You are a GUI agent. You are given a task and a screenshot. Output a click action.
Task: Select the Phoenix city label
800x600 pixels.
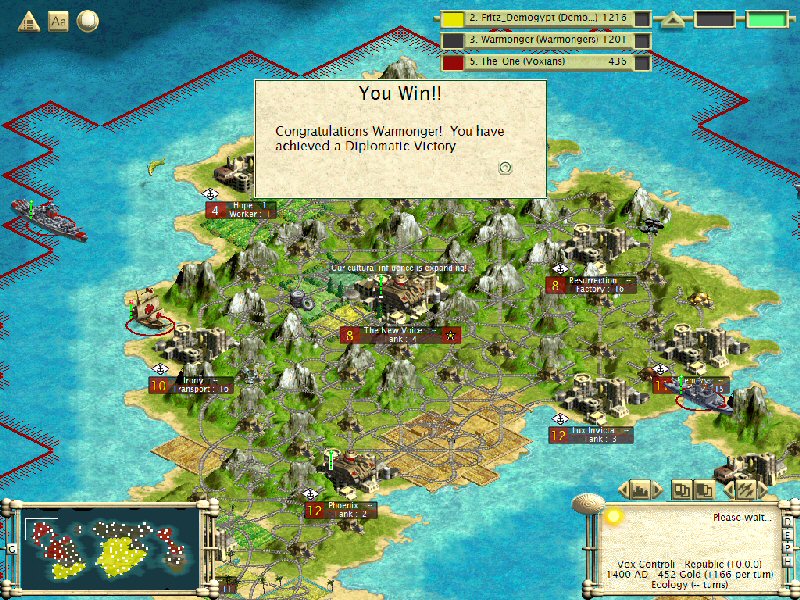click(x=340, y=510)
